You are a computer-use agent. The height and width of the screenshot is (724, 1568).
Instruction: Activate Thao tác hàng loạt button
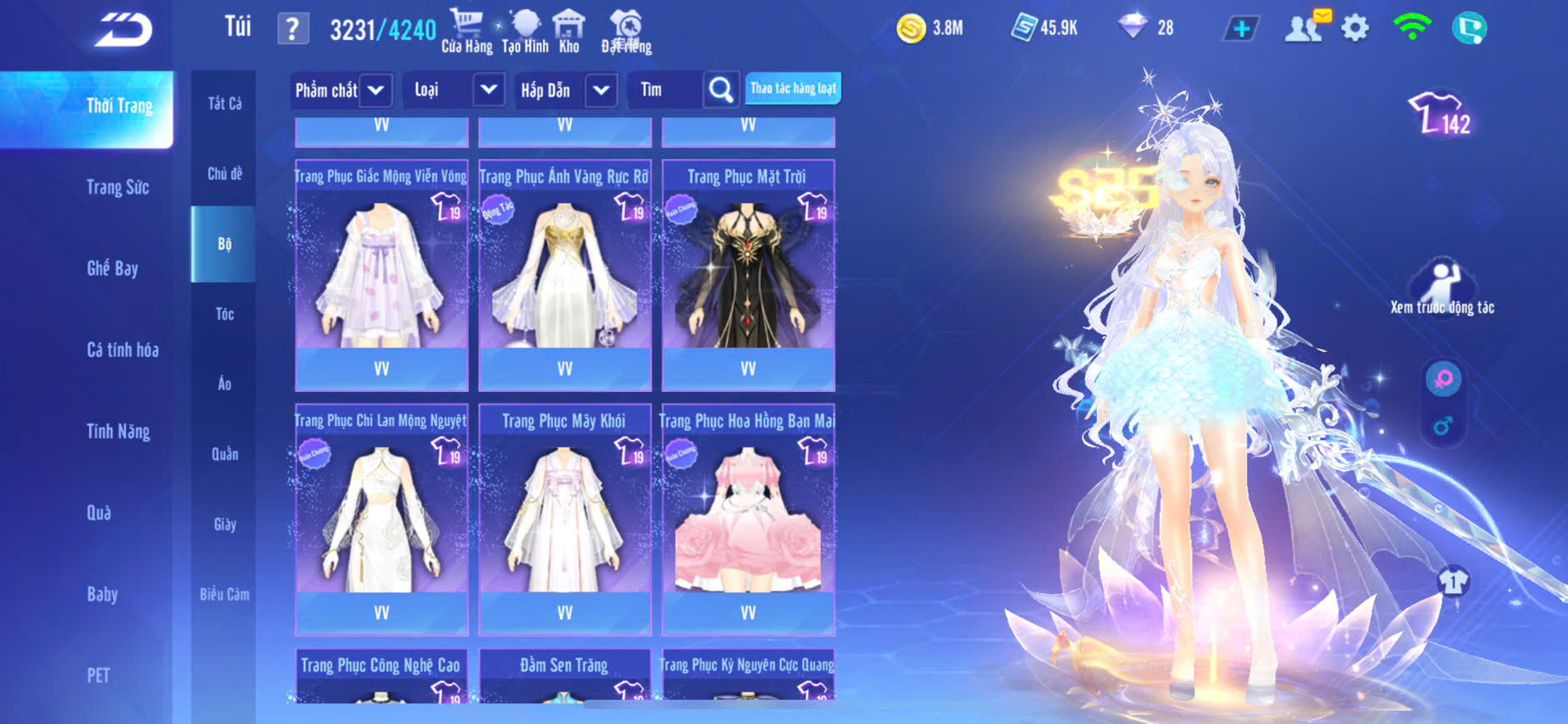[793, 88]
